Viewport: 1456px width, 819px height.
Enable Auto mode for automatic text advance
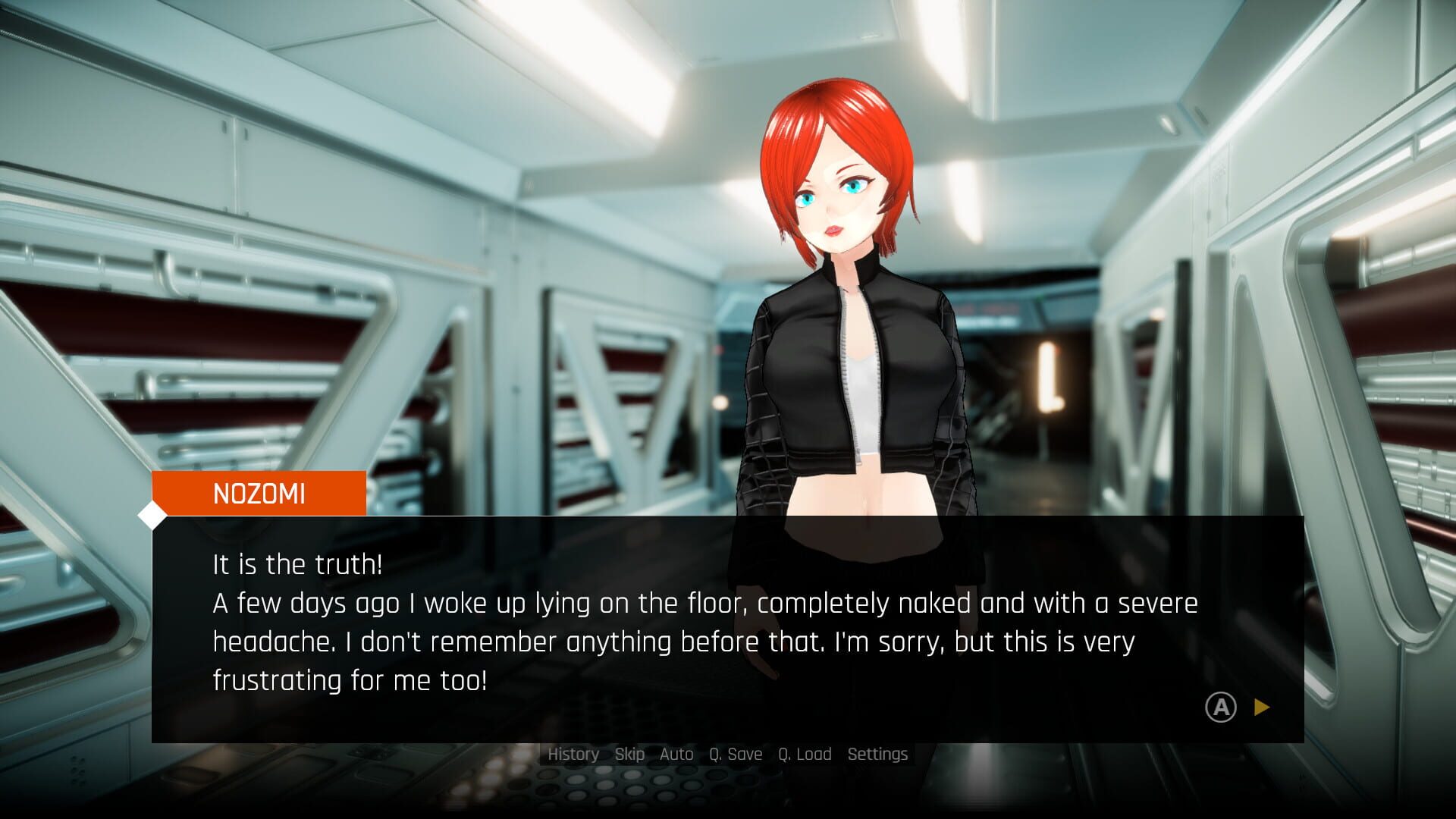coord(676,754)
